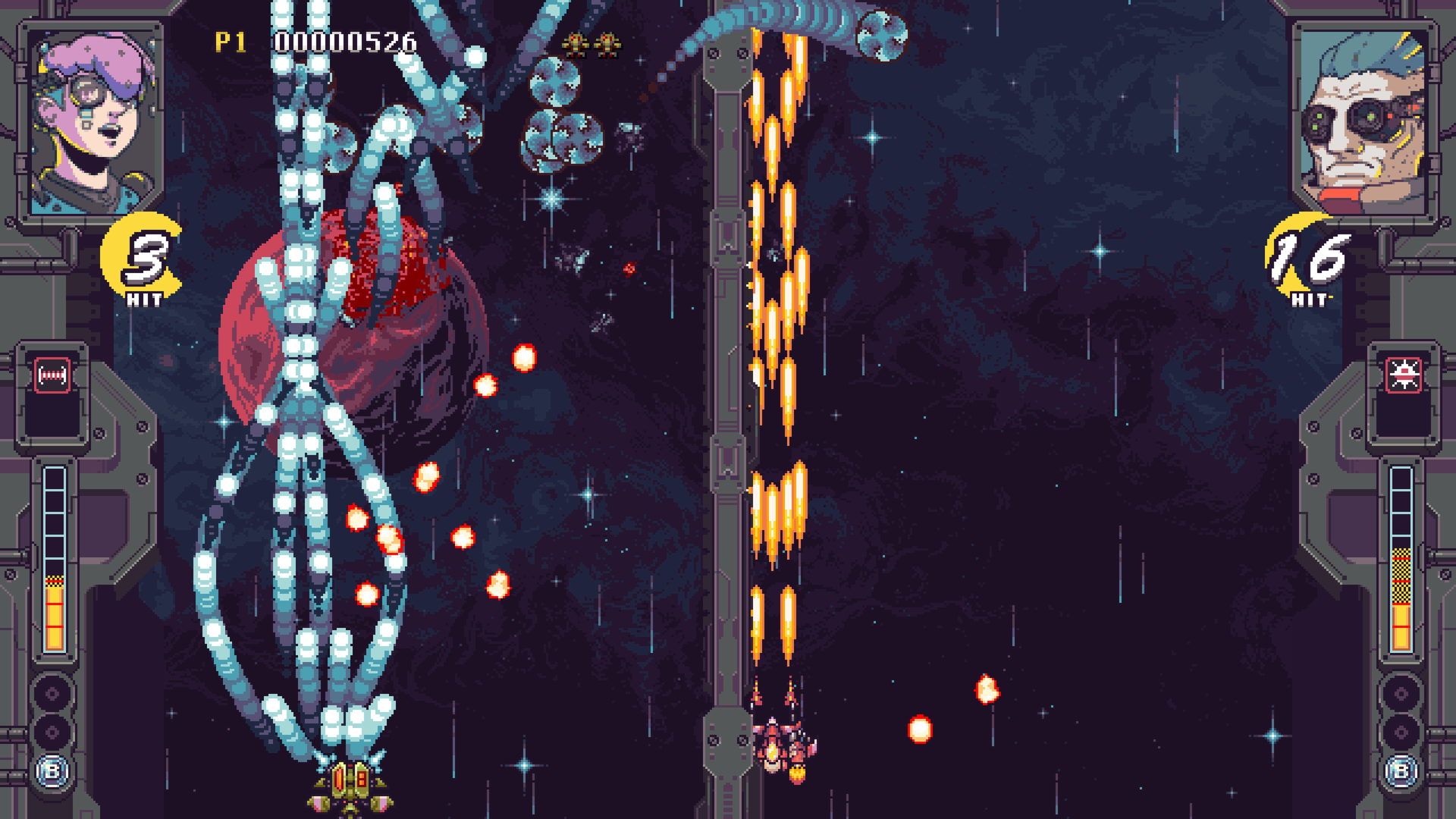Click Player 2's cyborg pilot portrait
1456x819 pixels.
(x=1365, y=121)
